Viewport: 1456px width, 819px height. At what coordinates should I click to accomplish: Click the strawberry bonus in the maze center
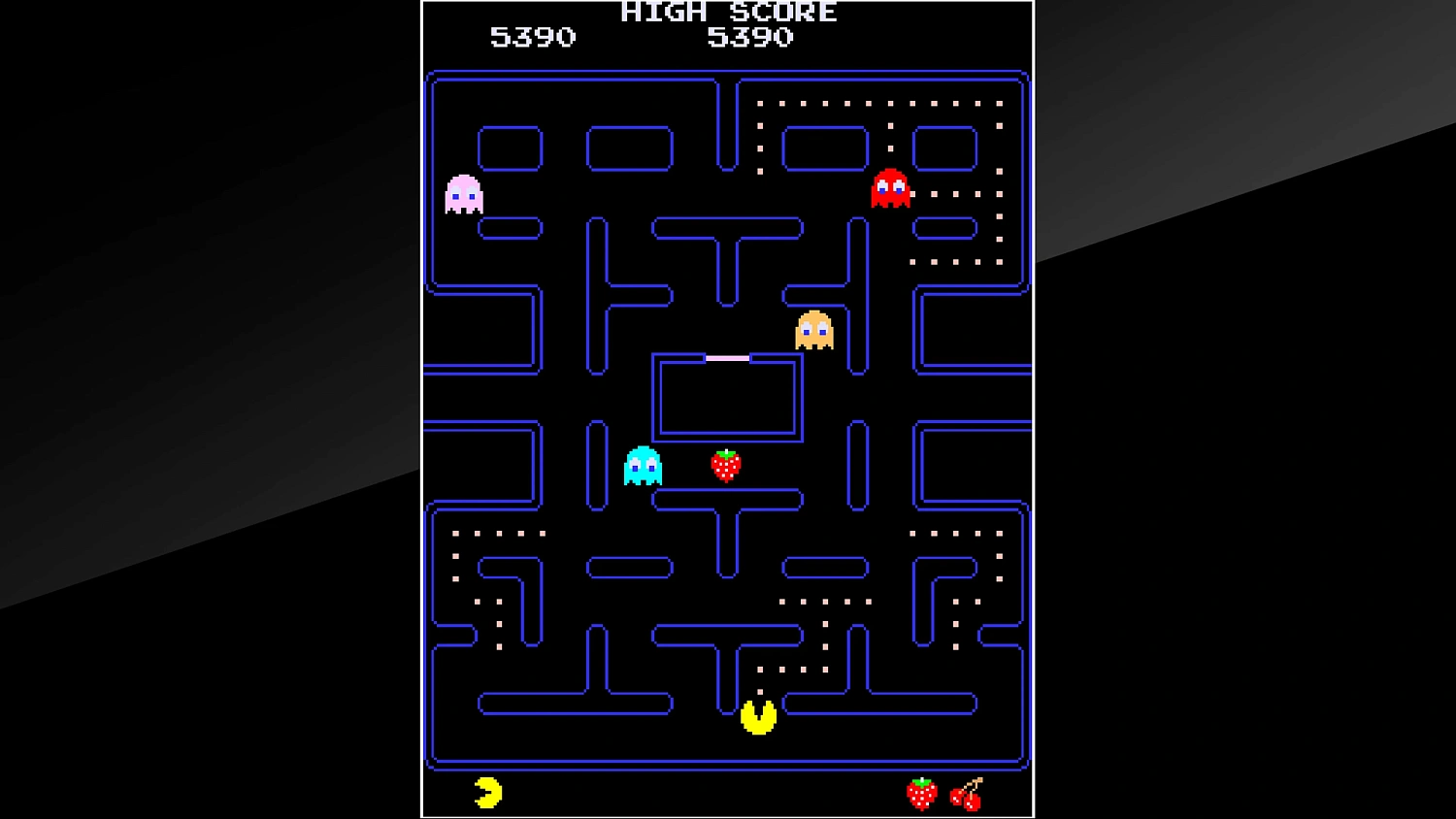726,465
